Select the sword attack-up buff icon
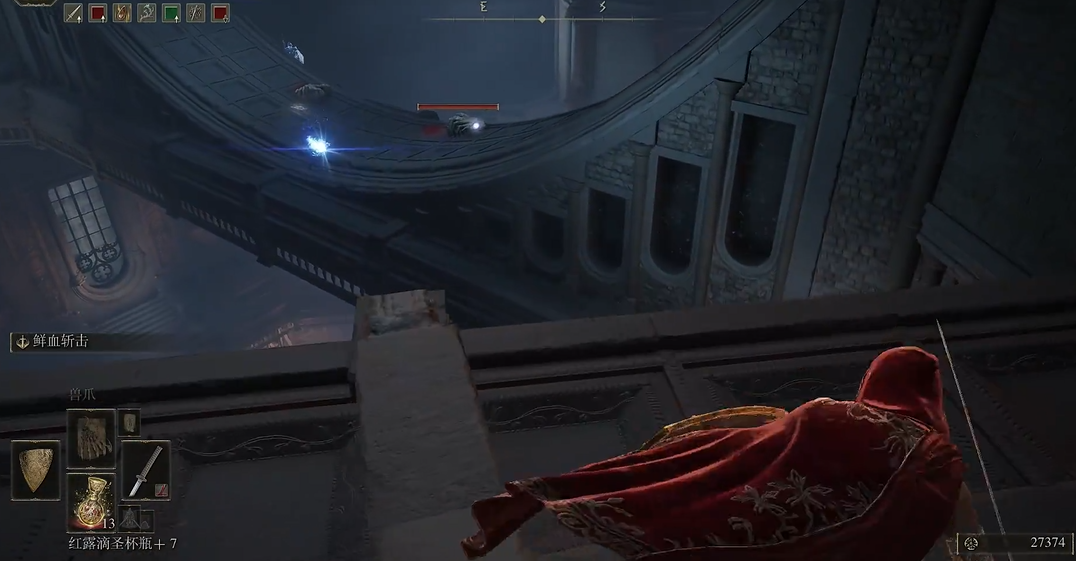This screenshot has width=1076, height=561. [x=73, y=13]
